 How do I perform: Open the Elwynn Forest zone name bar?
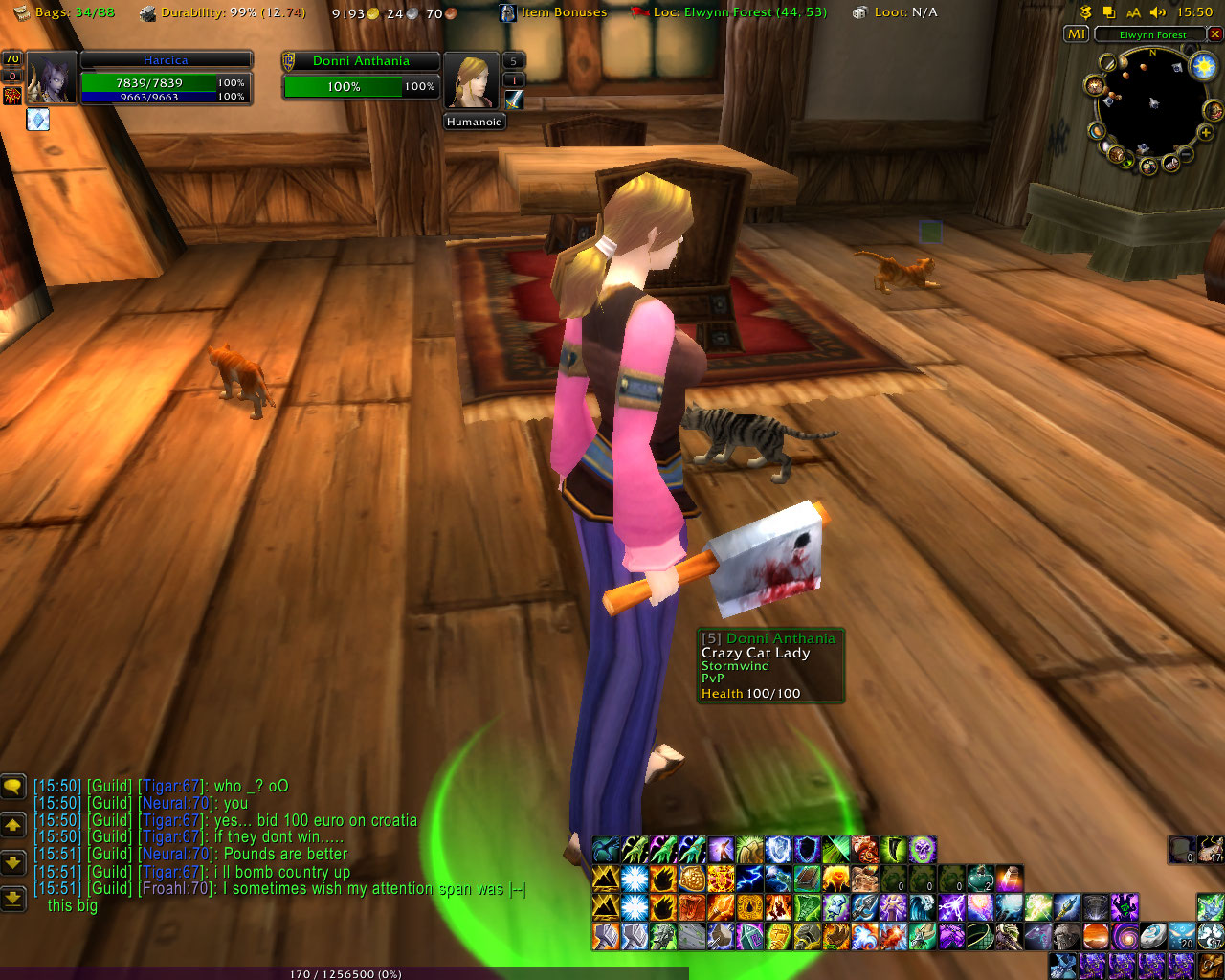coord(1152,34)
